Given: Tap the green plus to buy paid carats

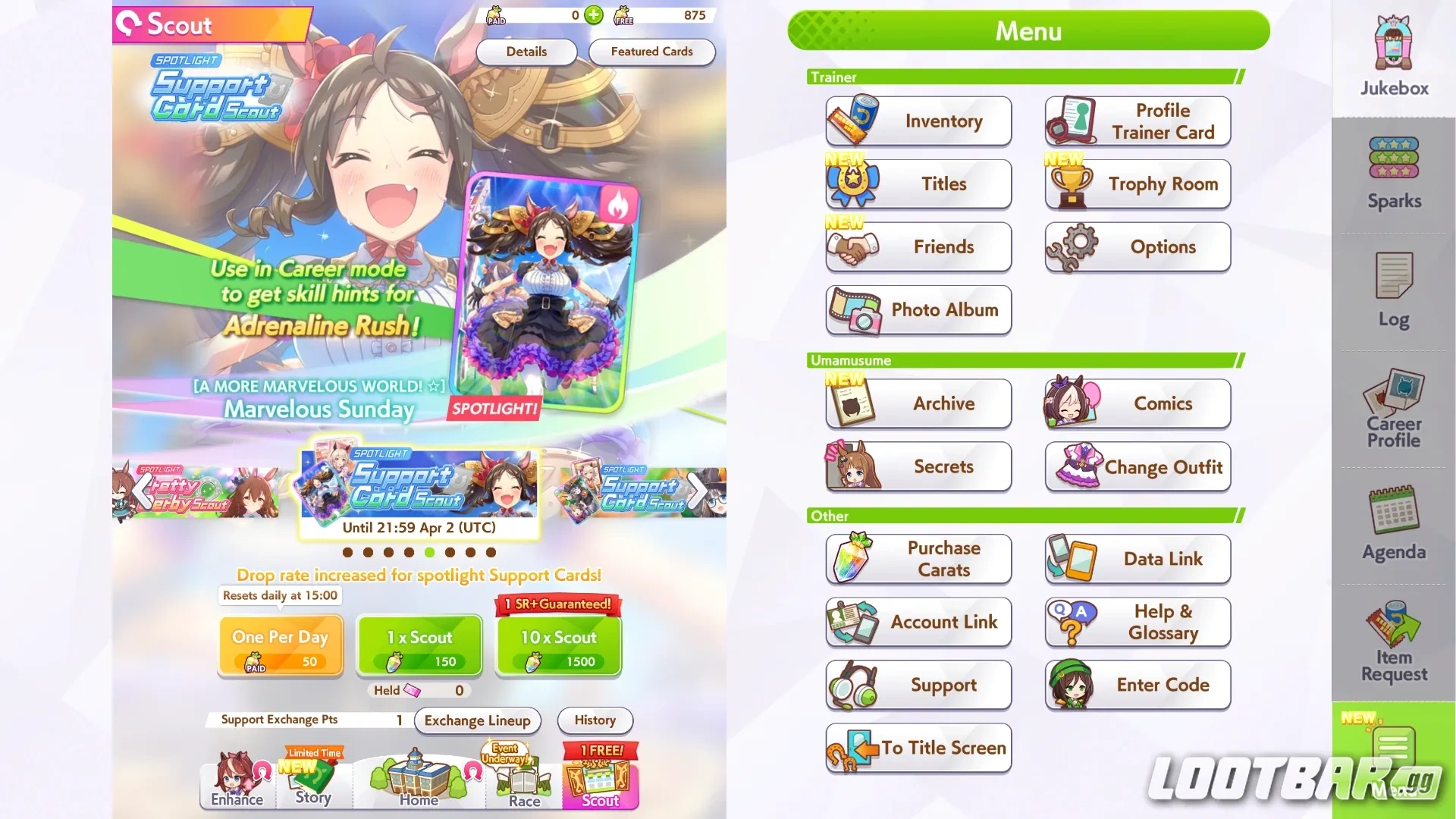Looking at the screenshot, I should pos(594,14).
